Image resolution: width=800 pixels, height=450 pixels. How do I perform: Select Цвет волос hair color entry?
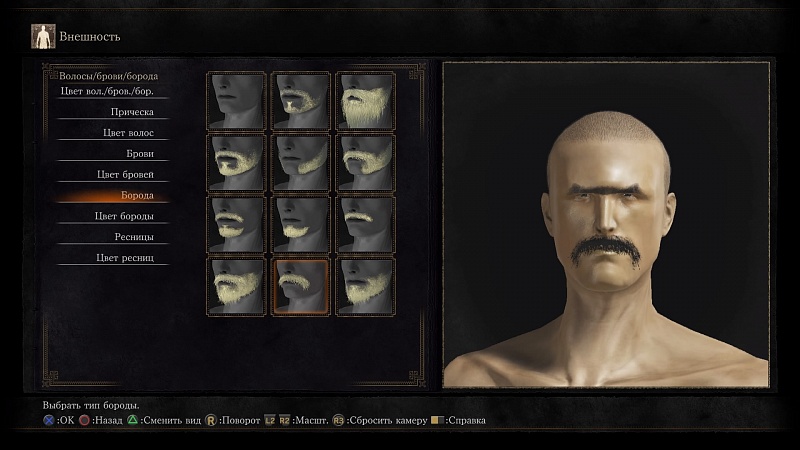coord(111,133)
